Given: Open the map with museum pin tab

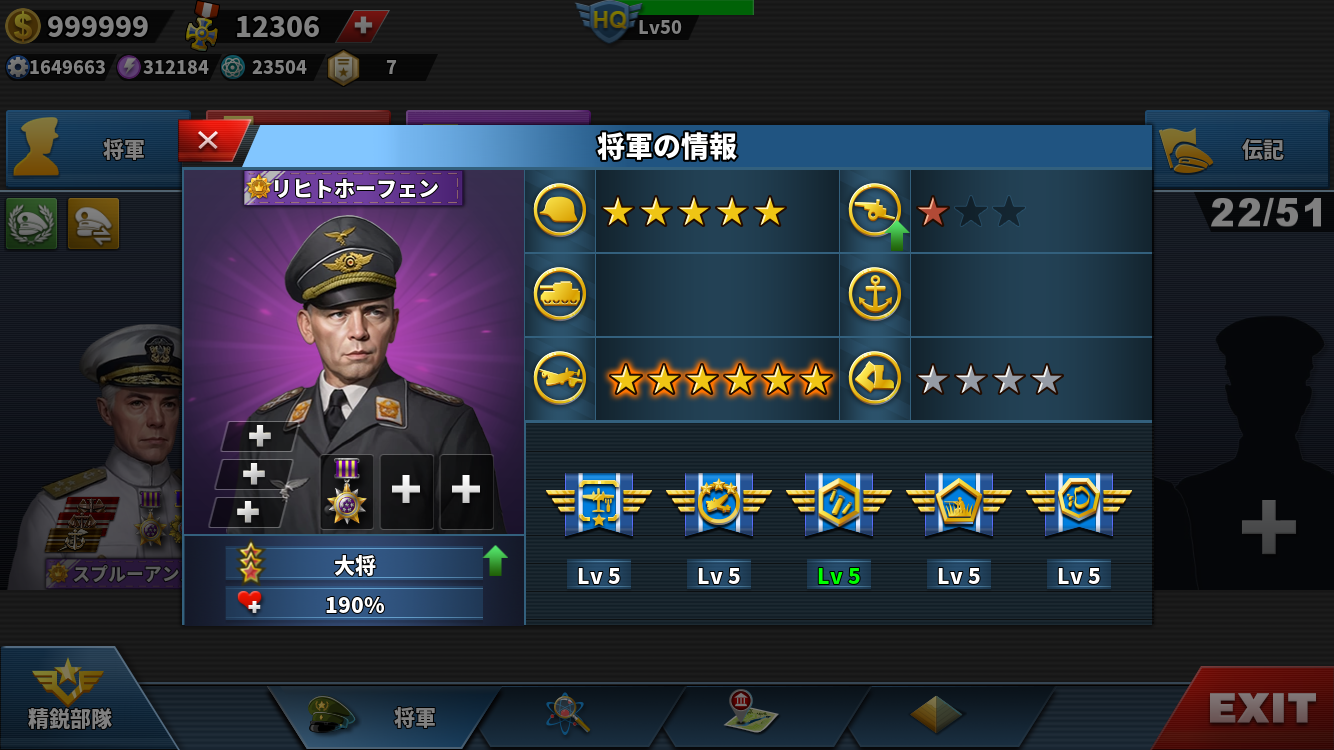Looking at the screenshot, I should pos(752,714).
